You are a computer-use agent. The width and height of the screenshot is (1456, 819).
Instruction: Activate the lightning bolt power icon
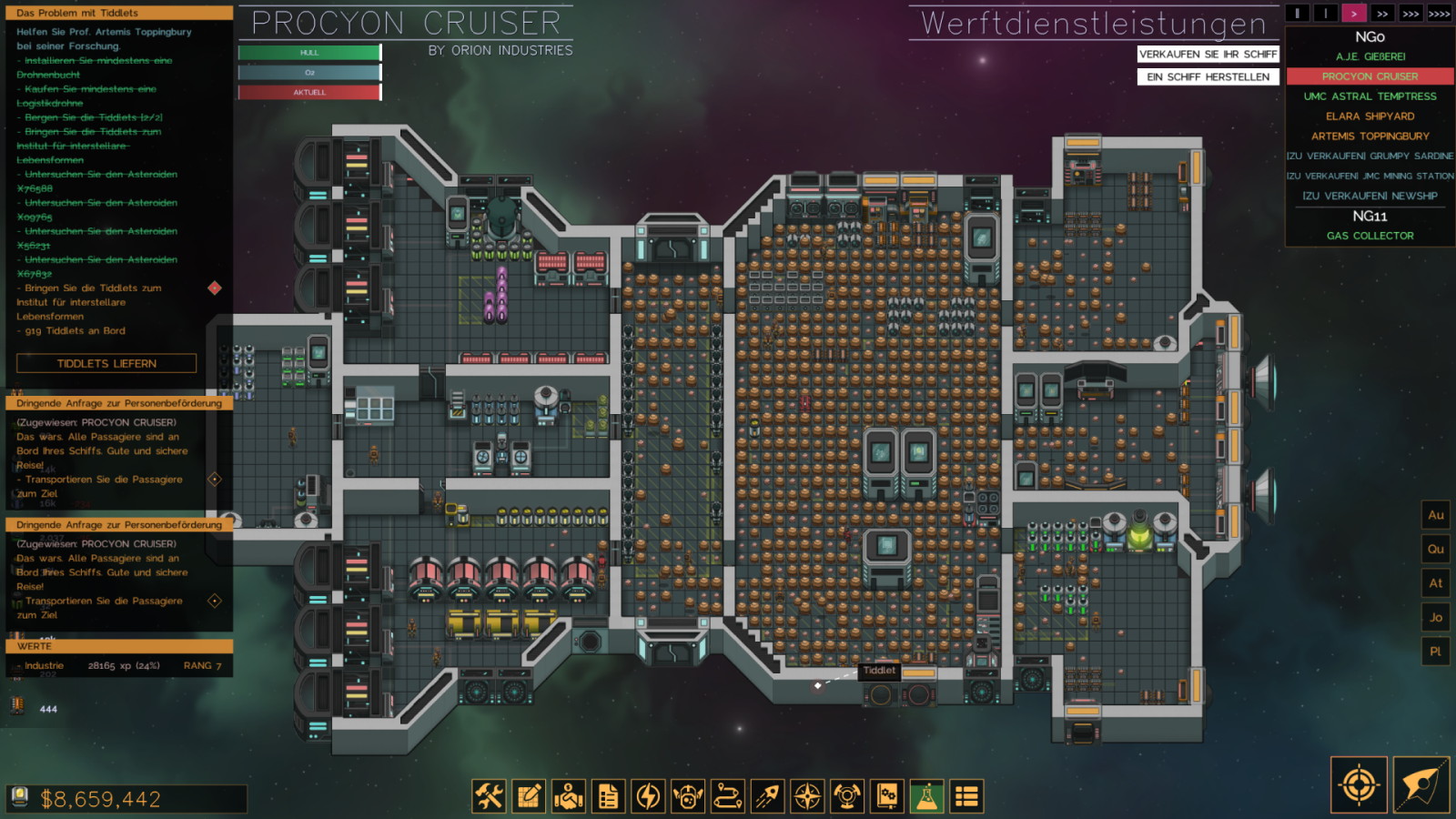tap(648, 796)
